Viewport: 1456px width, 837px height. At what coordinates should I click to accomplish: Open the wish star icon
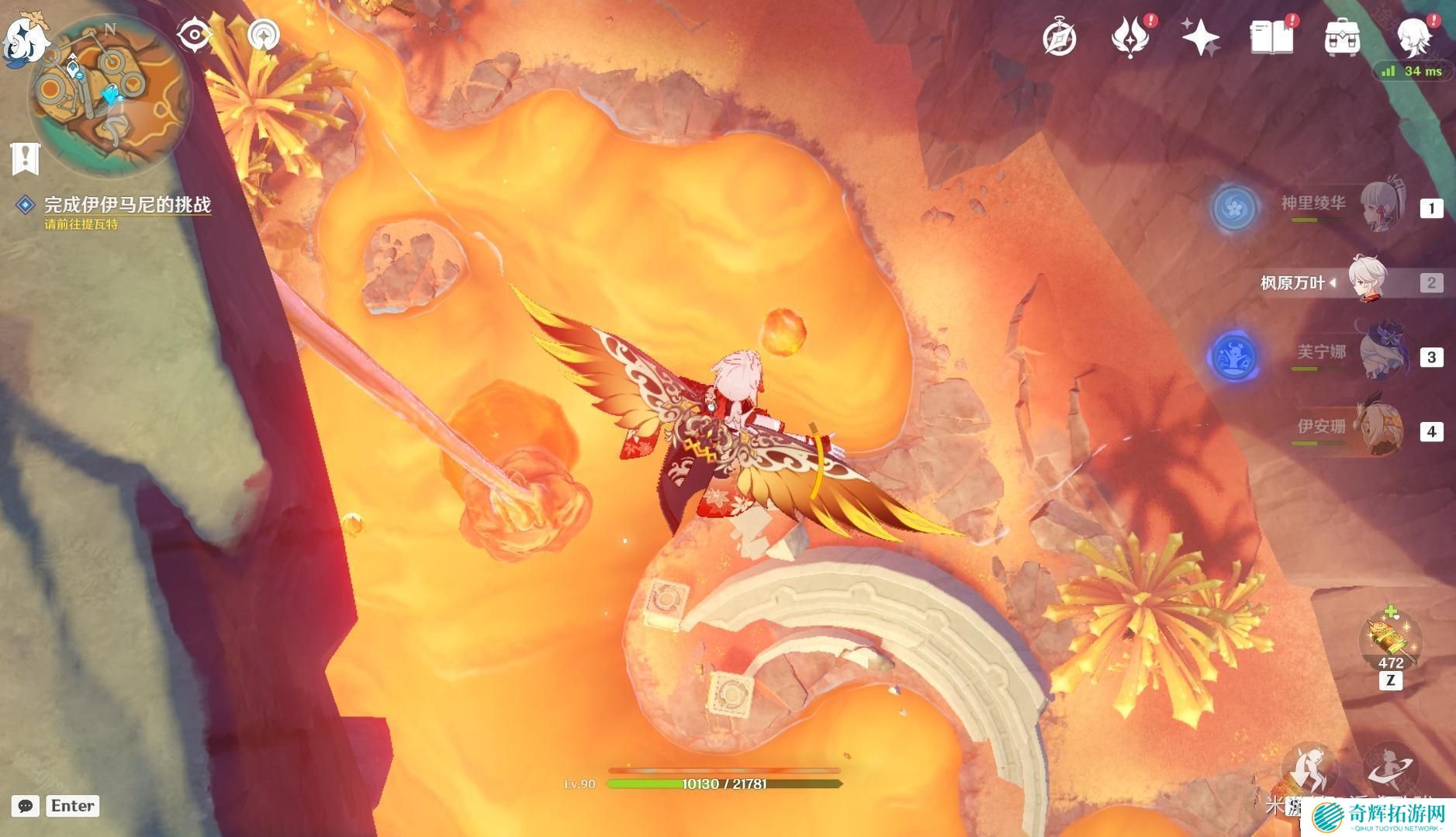coord(1200,37)
